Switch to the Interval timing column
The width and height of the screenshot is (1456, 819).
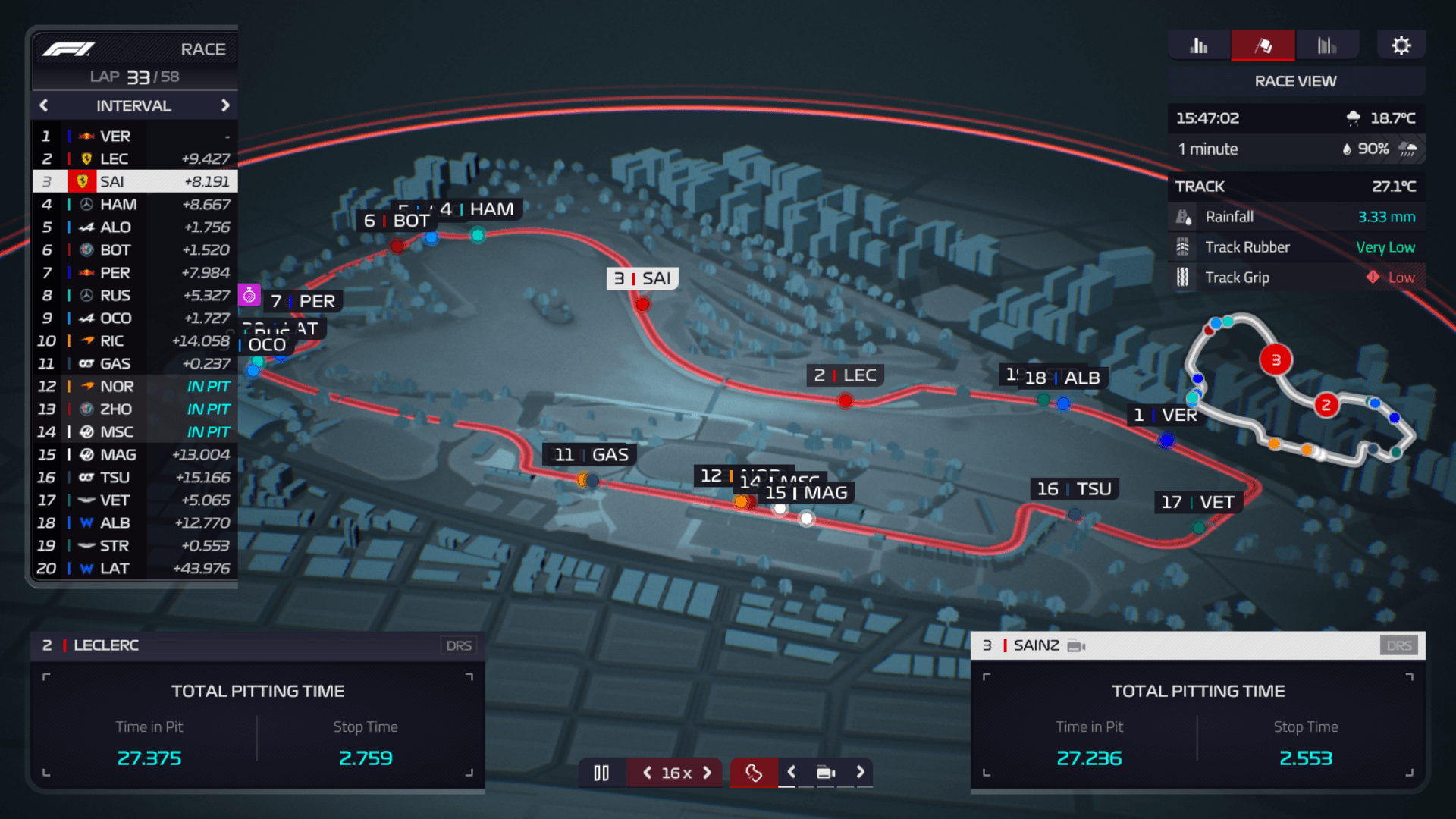point(133,105)
